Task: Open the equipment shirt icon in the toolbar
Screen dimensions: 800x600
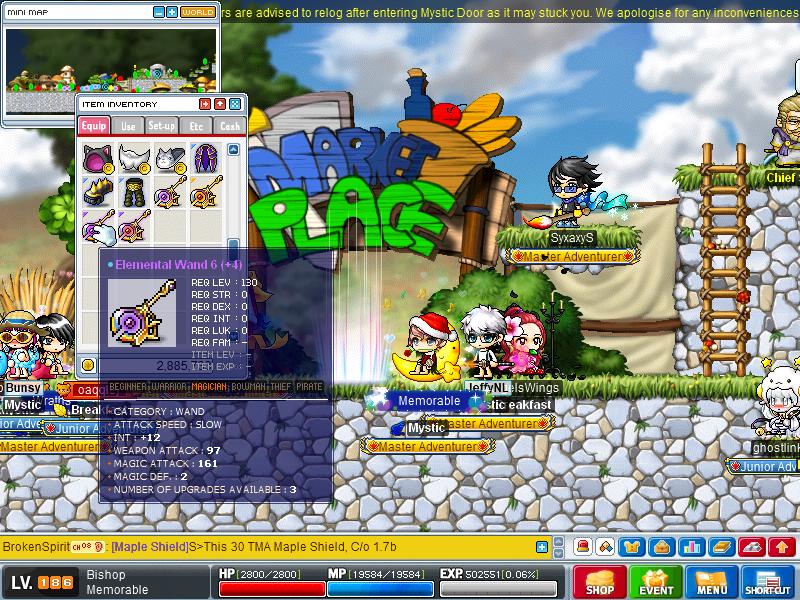Action: (632, 547)
